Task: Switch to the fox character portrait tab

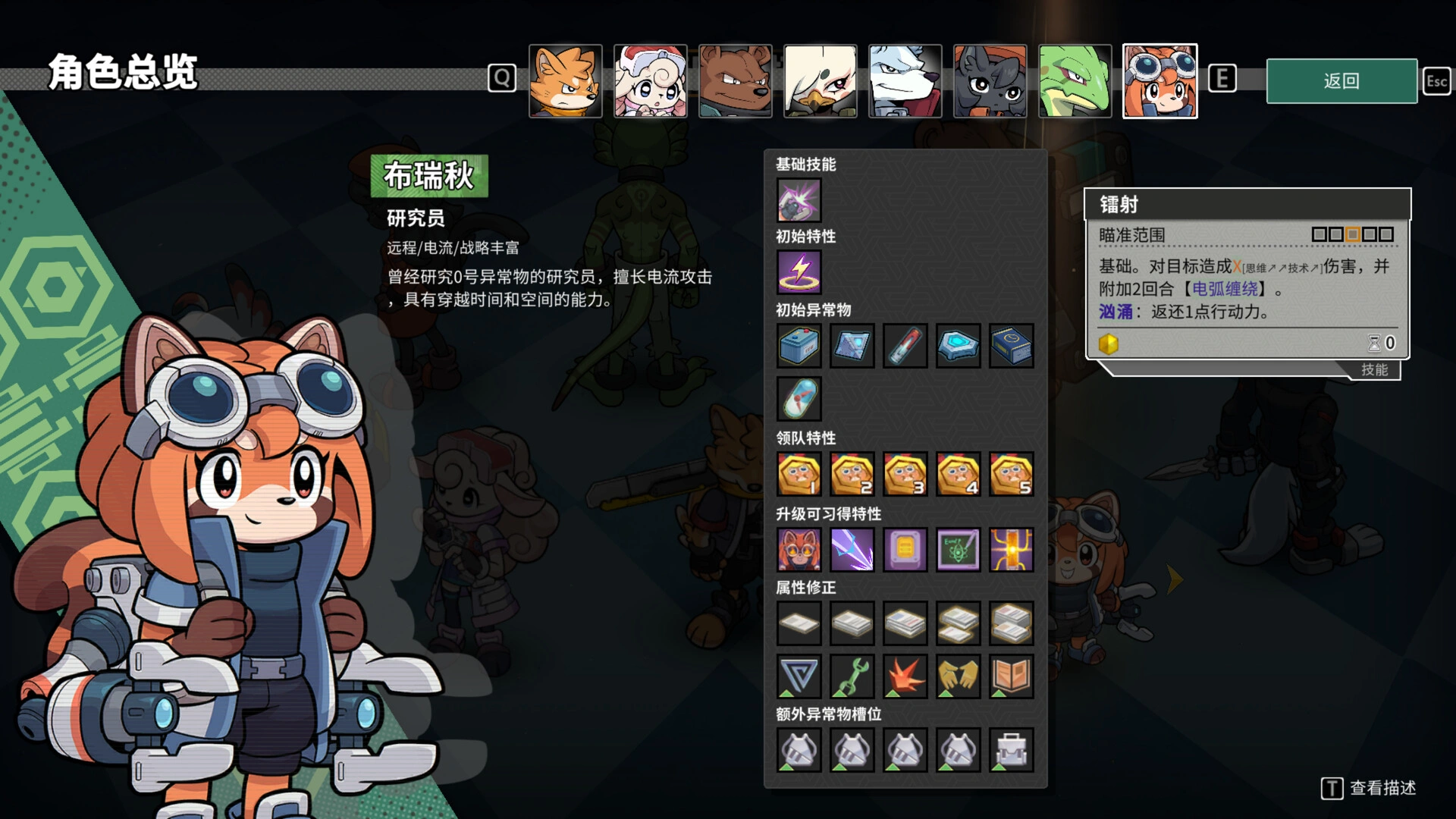Action: point(566,81)
